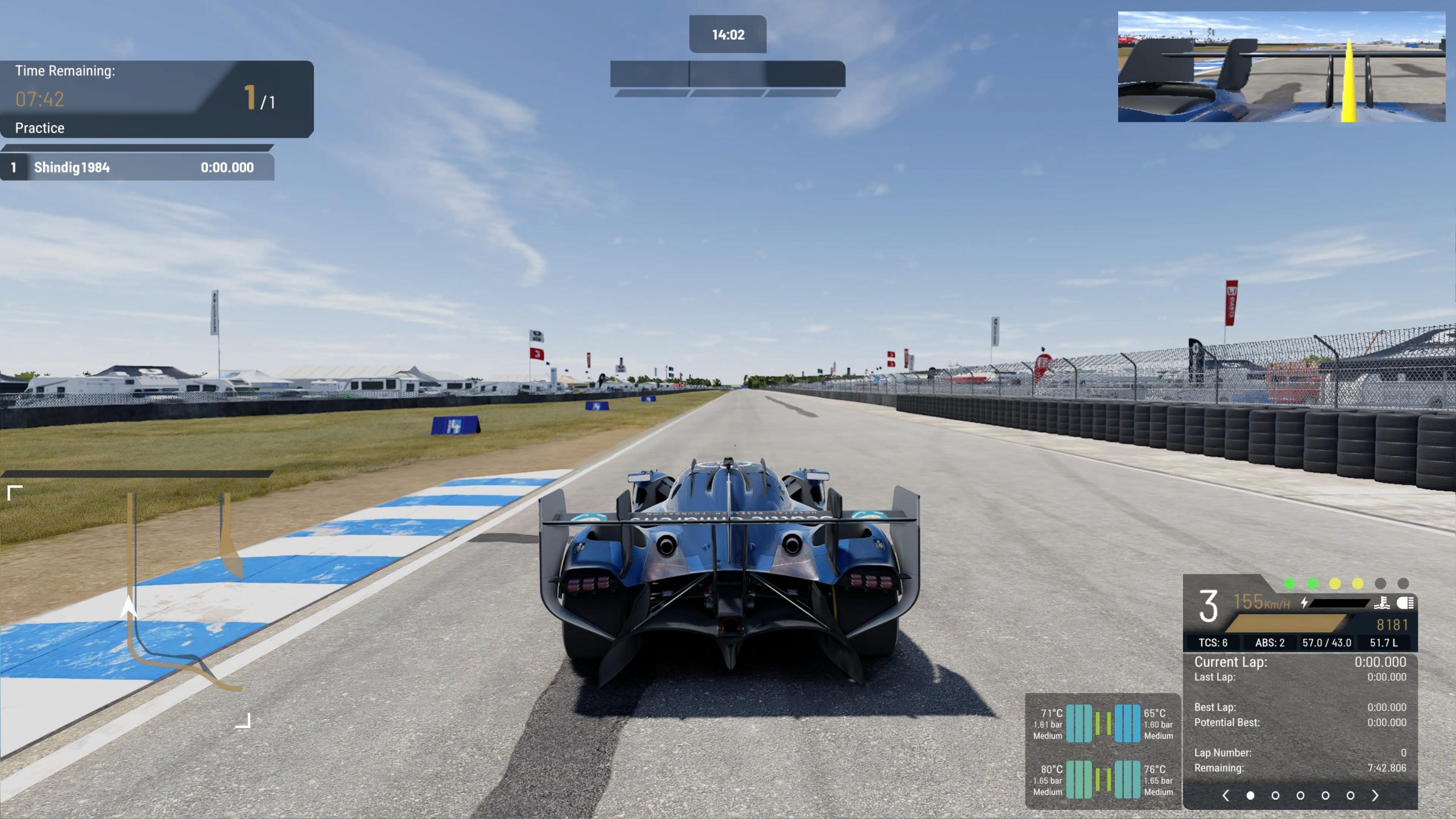Click the headlight indicator icon

click(1405, 603)
